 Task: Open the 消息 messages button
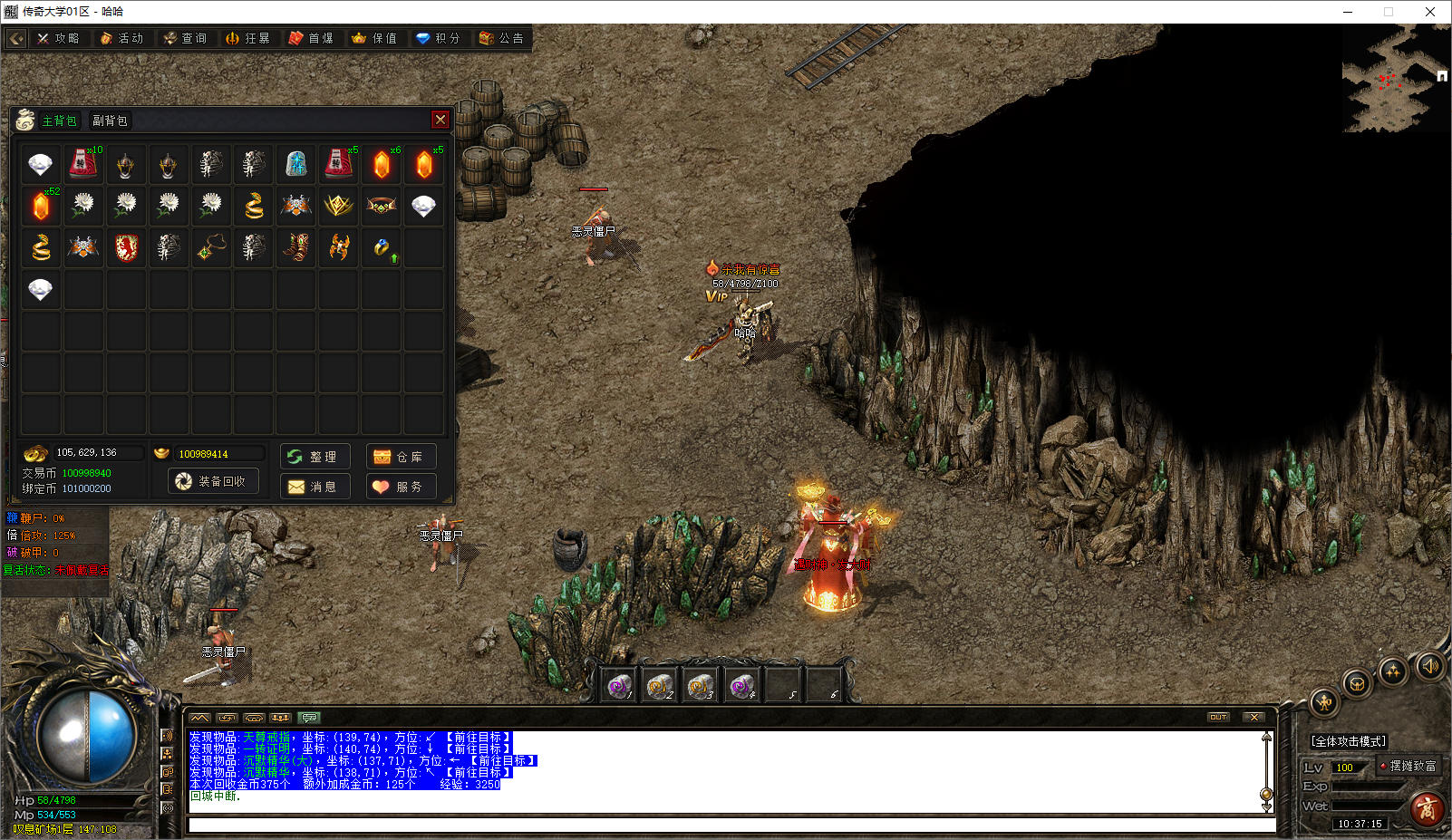tap(315, 487)
